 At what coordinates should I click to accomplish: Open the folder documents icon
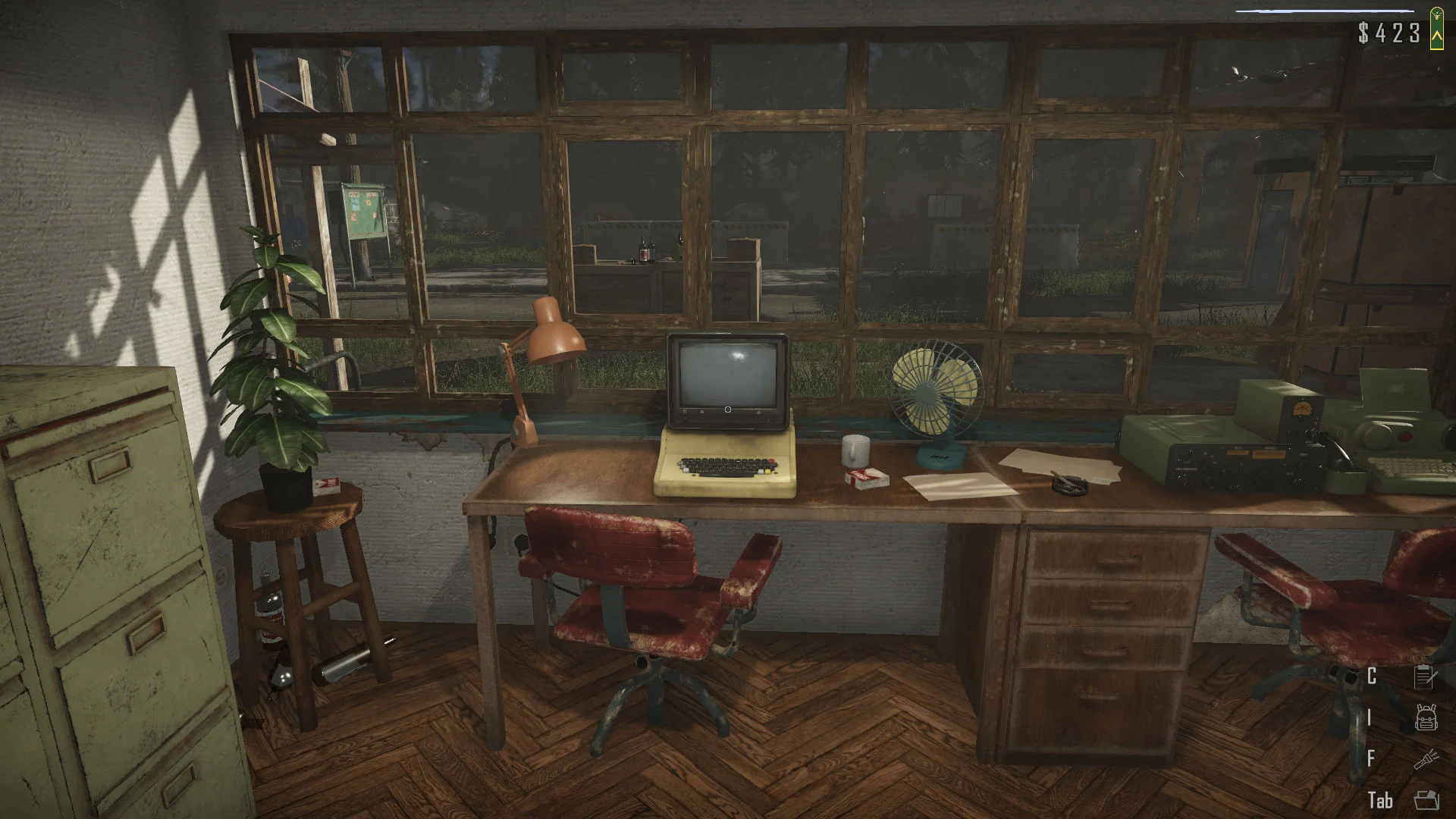[x=1426, y=799]
